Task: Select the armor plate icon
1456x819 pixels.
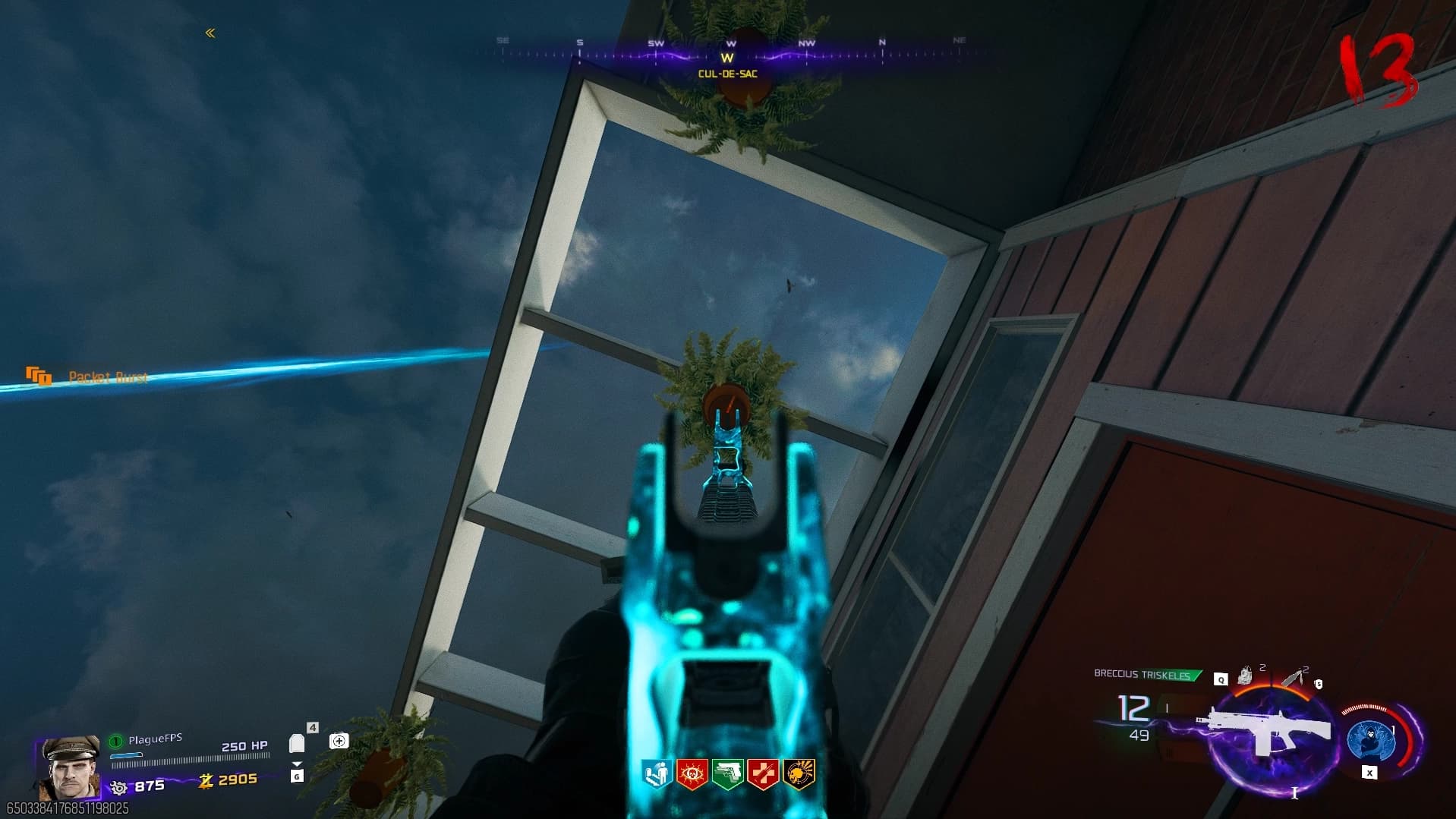Action: click(x=297, y=744)
